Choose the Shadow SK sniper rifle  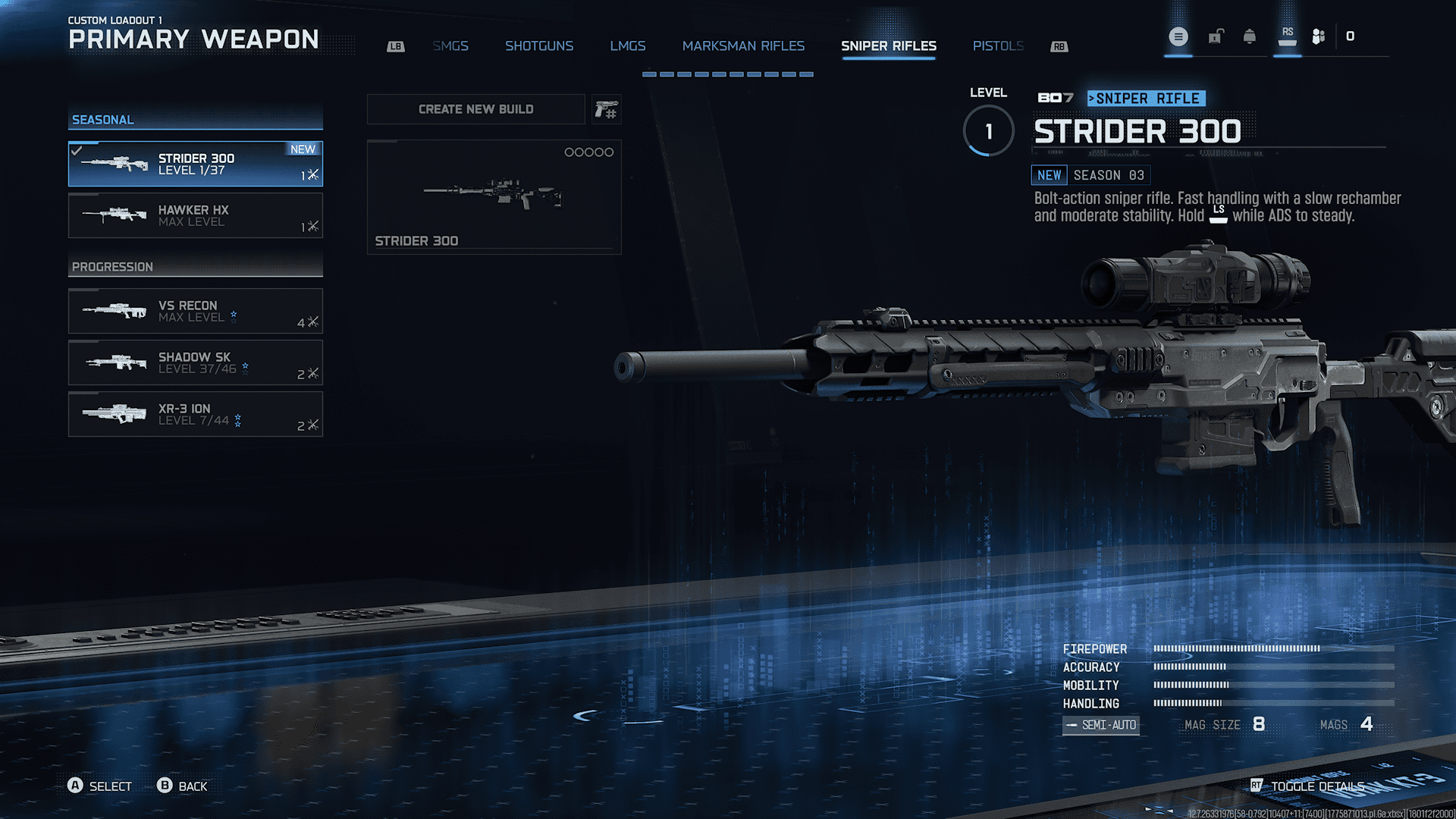click(196, 362)
